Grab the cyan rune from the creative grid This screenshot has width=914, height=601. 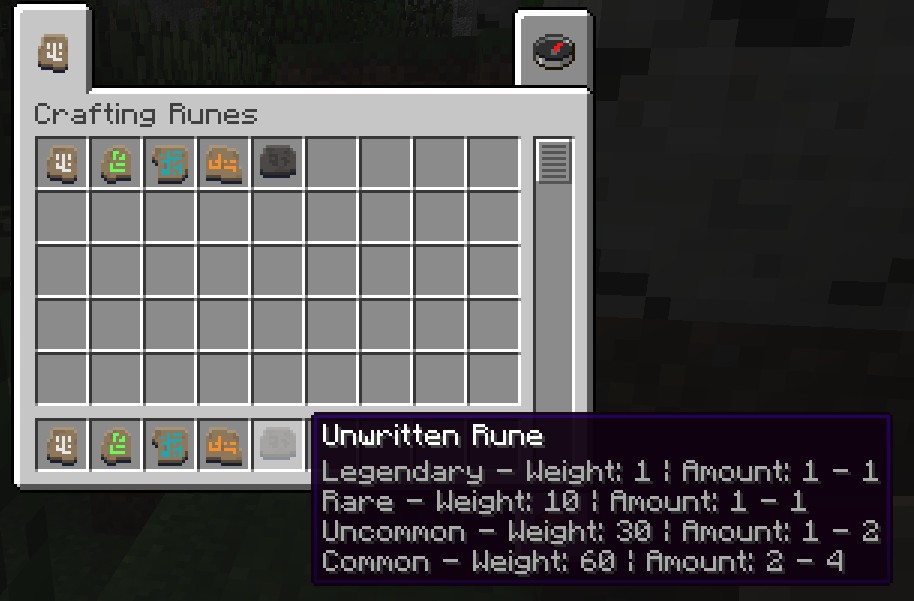tap(171, 163)
